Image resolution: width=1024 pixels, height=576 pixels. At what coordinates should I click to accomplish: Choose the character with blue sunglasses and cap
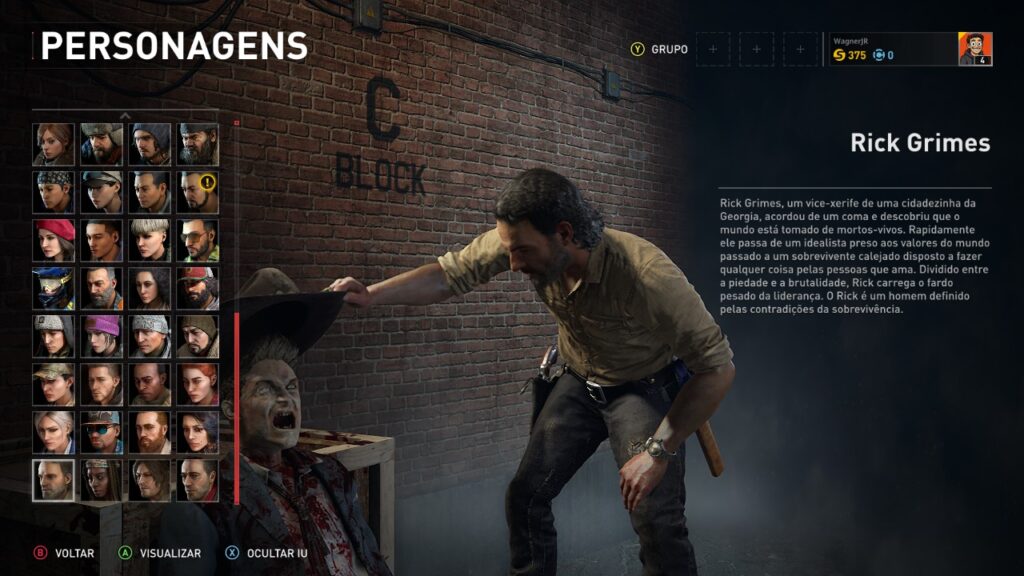pos(102,431)
